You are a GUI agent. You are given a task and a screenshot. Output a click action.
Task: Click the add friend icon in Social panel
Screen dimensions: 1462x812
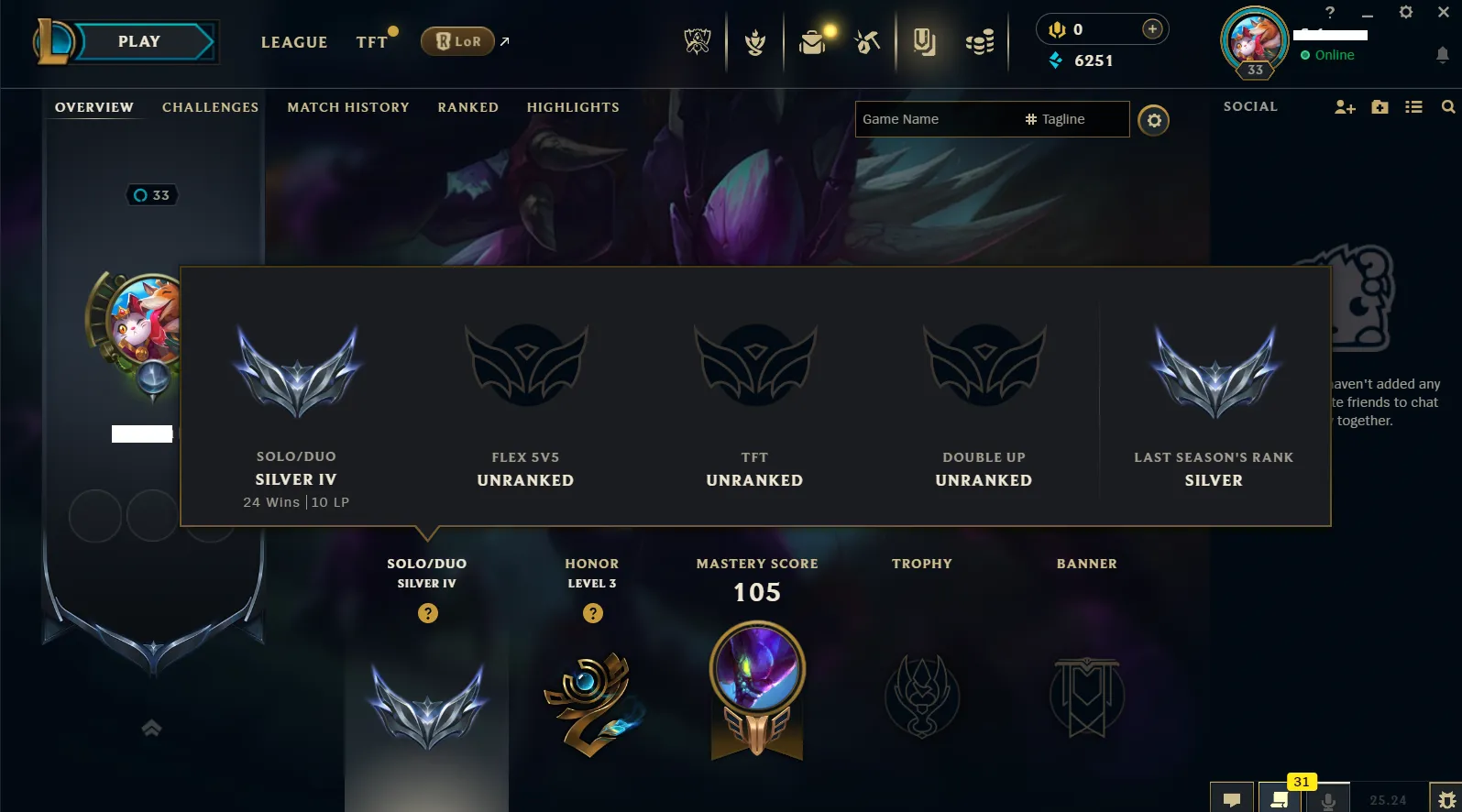click(1345, 107)
